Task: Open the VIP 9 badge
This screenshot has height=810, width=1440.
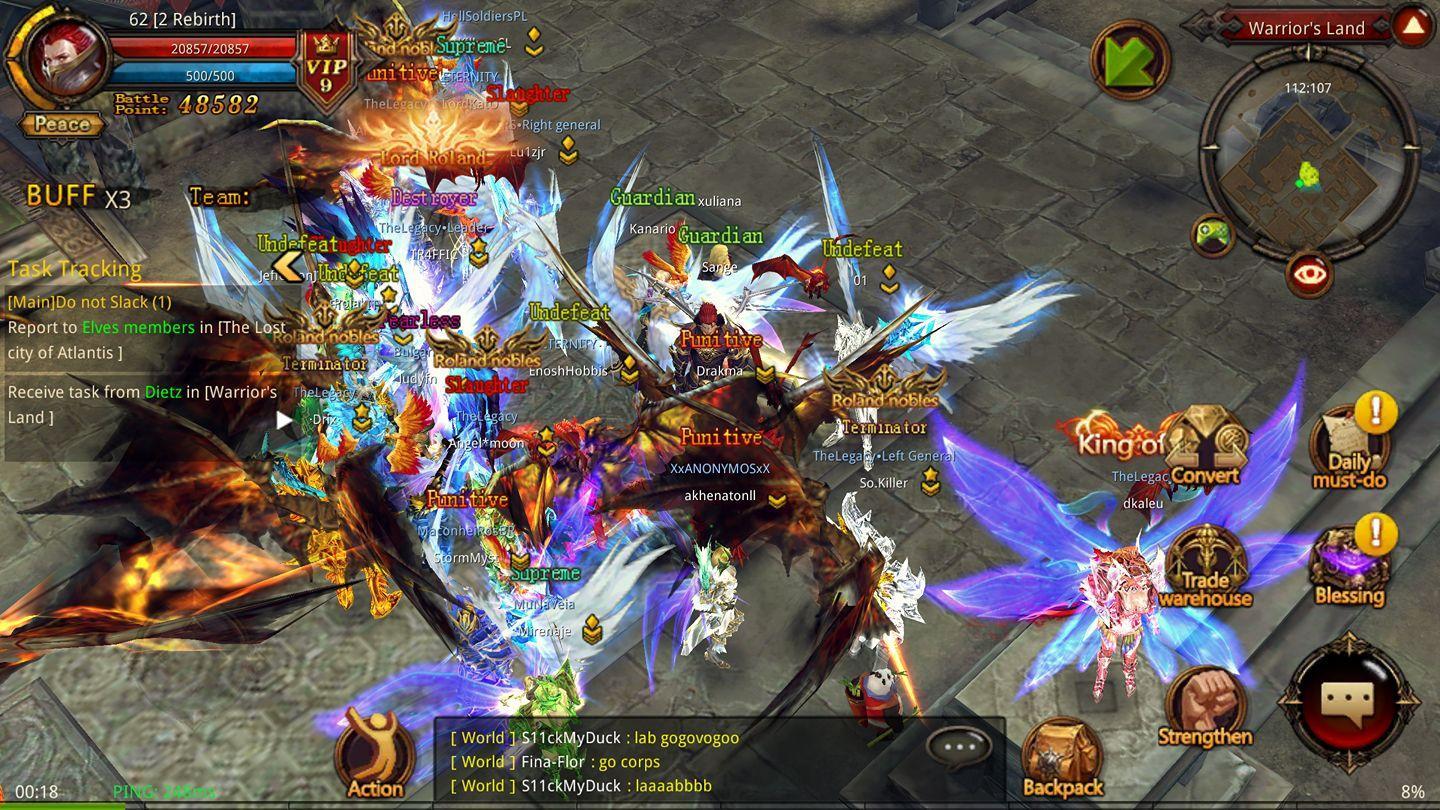Action: tap(327, 75)
